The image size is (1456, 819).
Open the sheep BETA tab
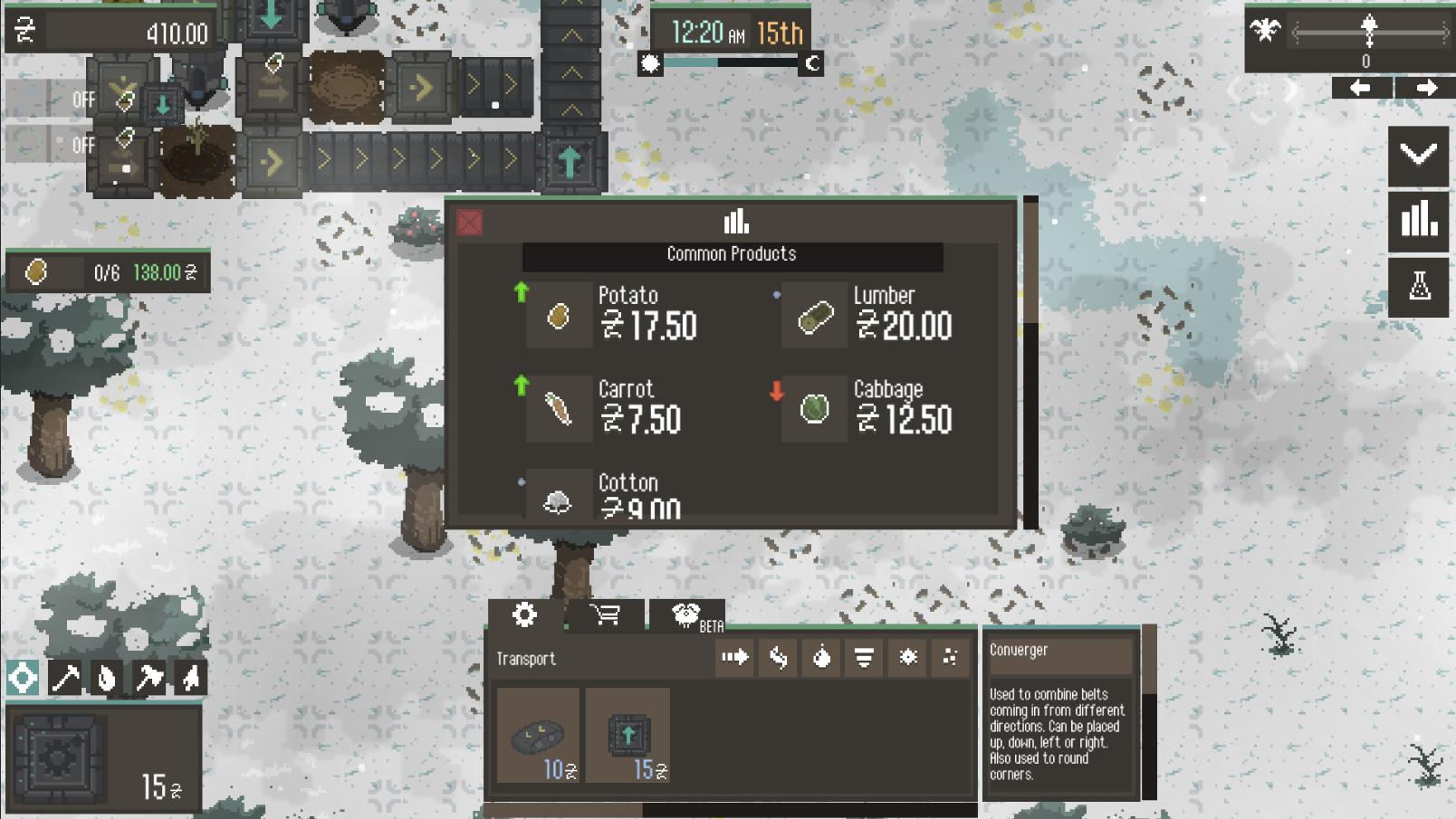point(685,614)
